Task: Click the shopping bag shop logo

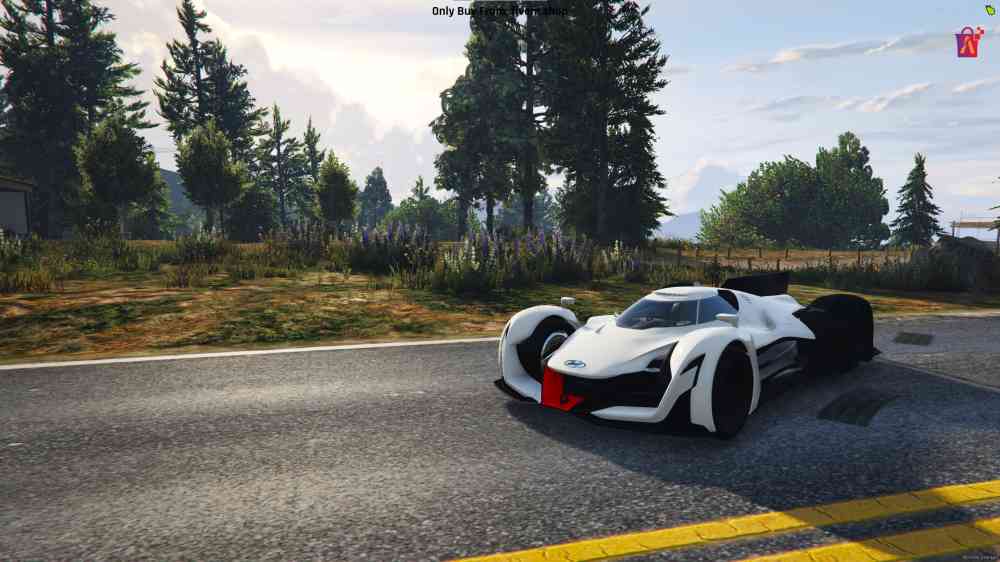Action: coord(969,42)
